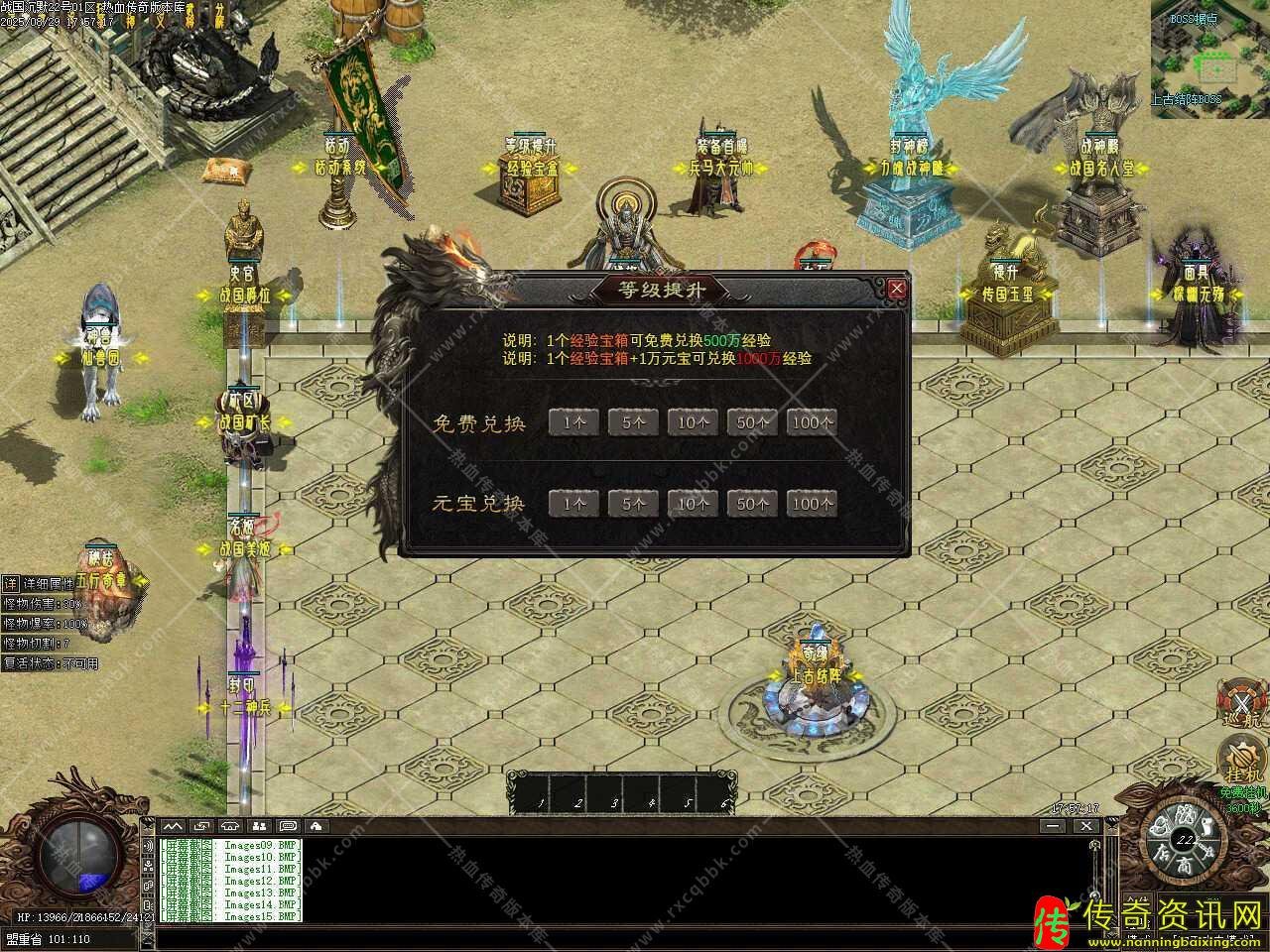Activate the 巡航 crossed-swords button
1270x952 pixels.
1242,702
